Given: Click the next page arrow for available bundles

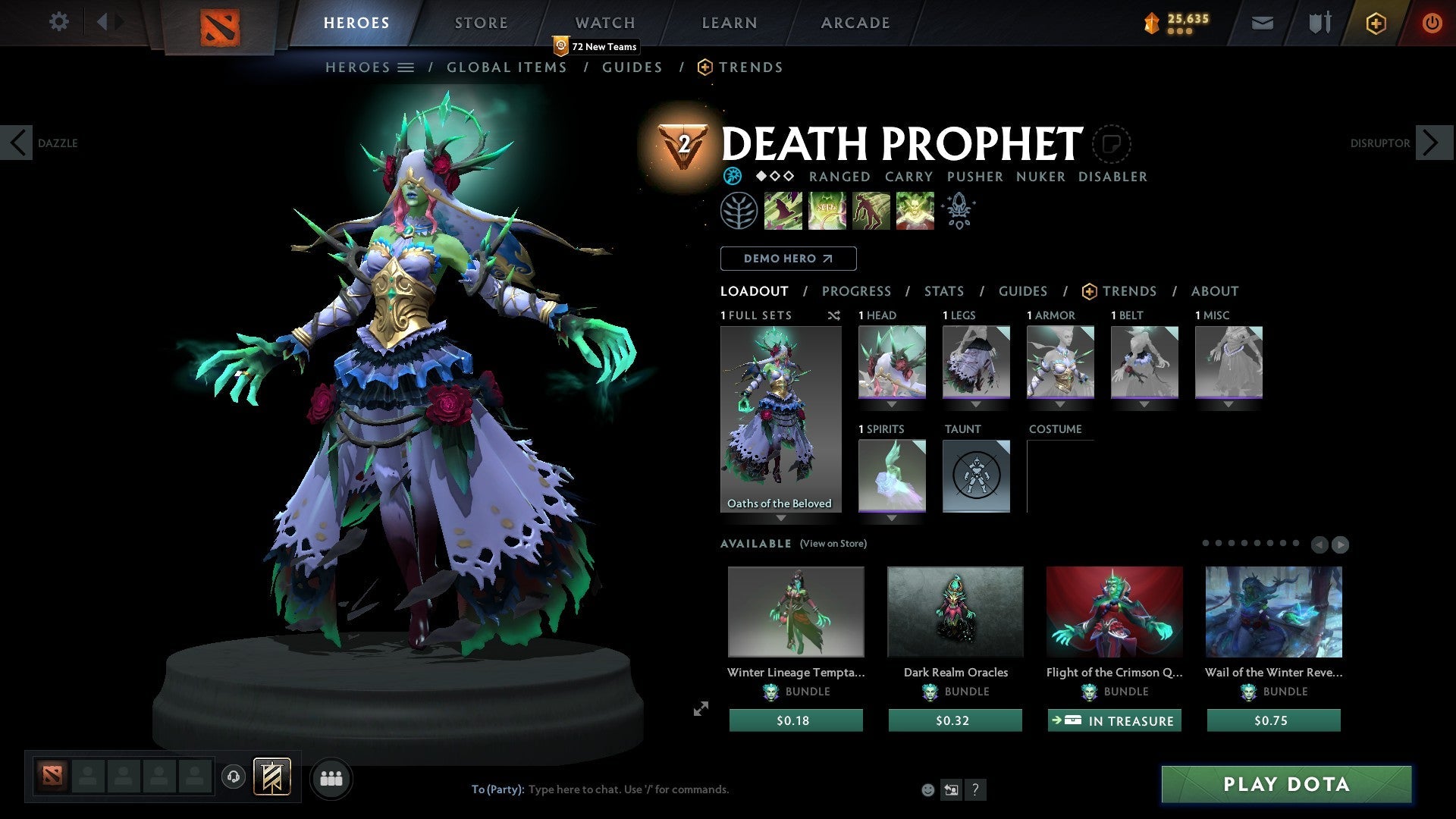Looking at the screenshot, I should [x=1340, y=544].
